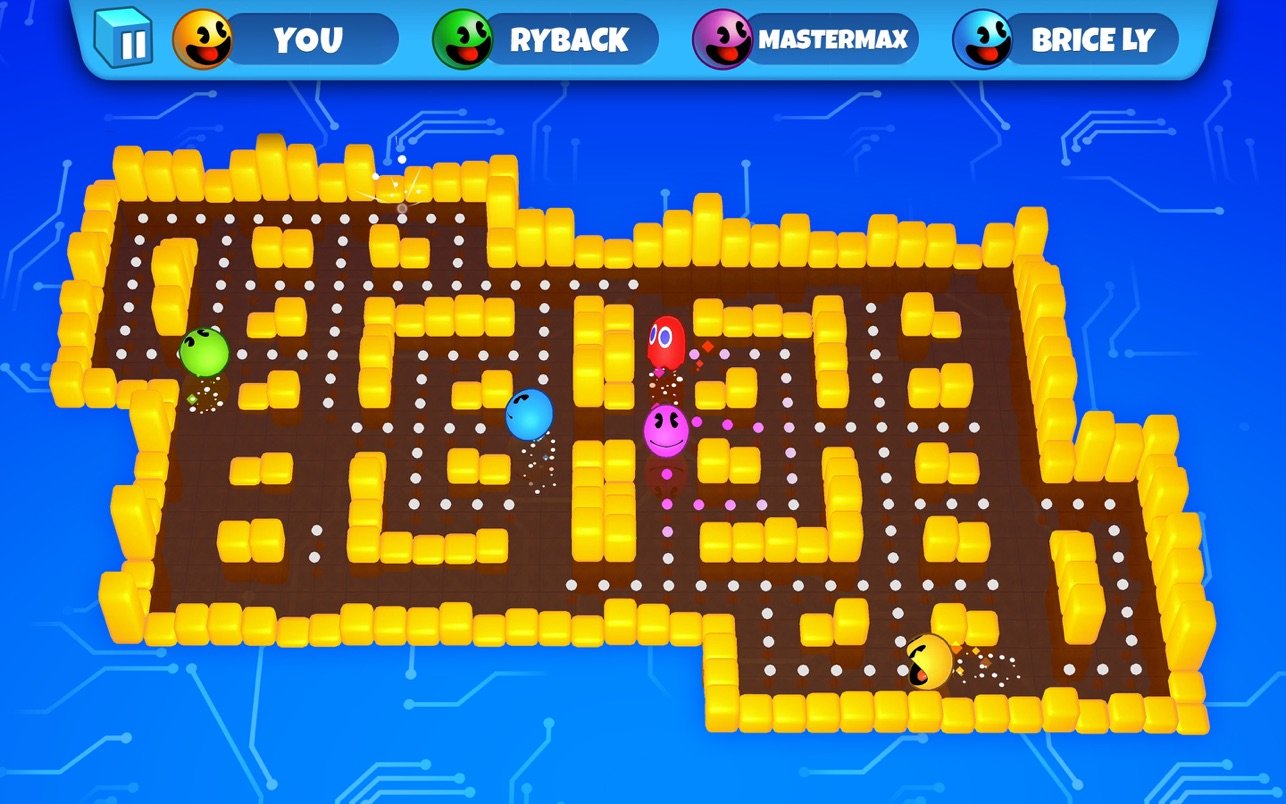Pause the game with the cube button
1286x804 pixels.
click(123, 39)
